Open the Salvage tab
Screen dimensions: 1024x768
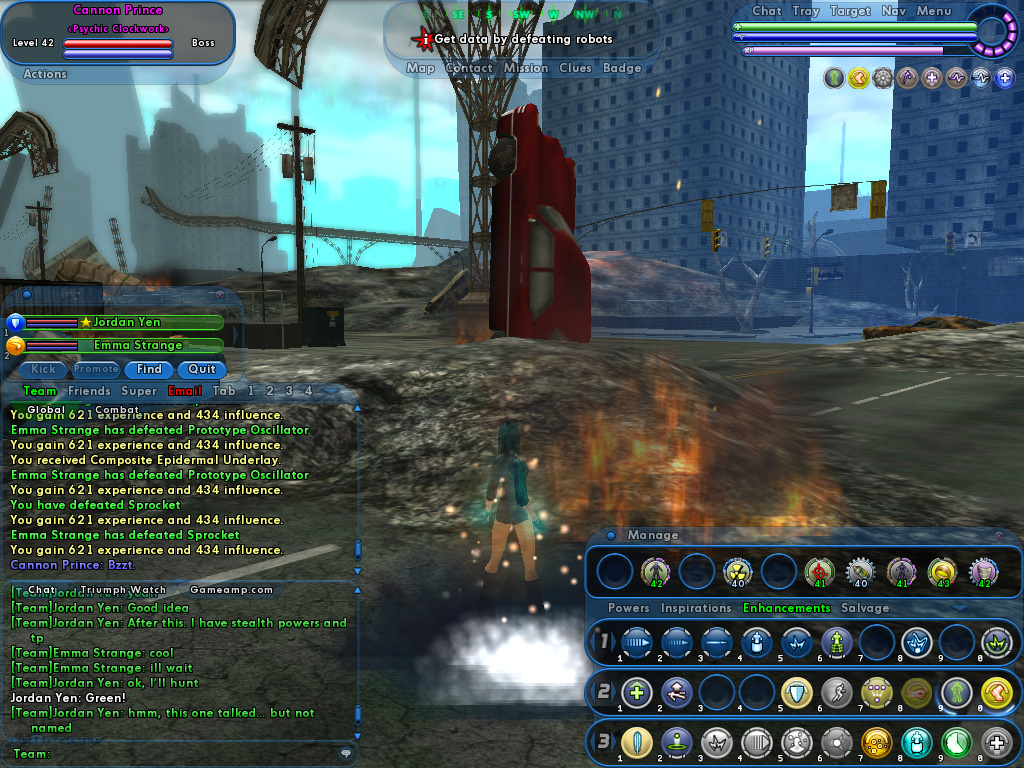(865, 608)
